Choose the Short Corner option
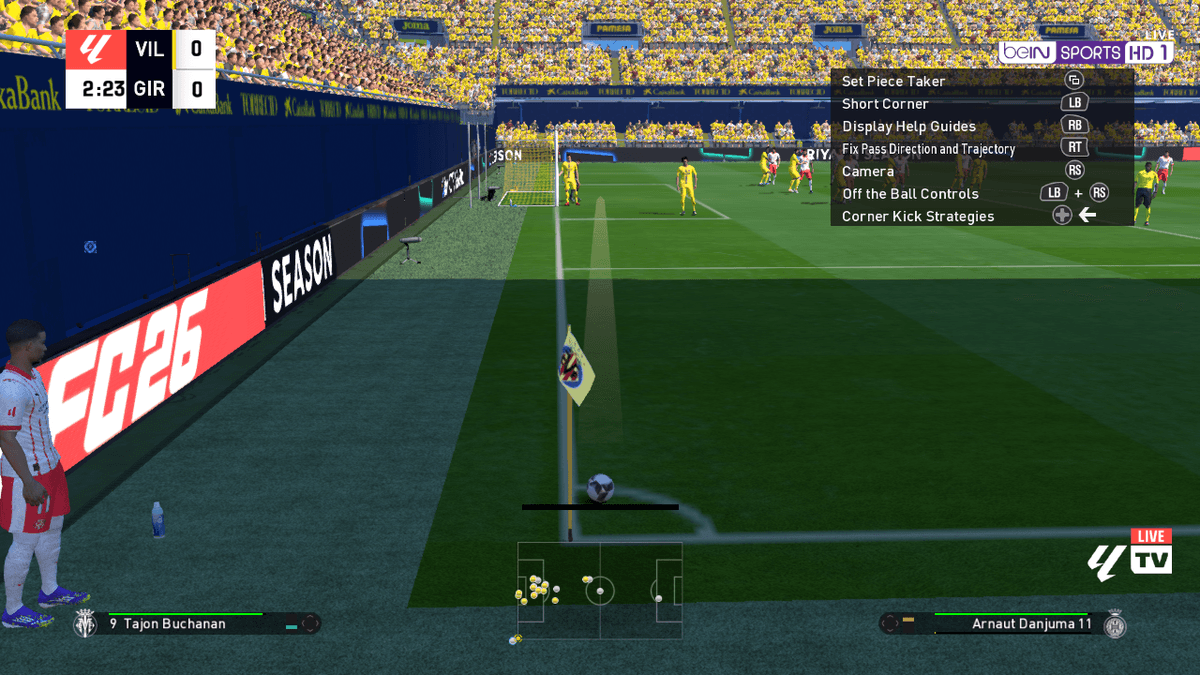1200x675 pixels. 885,104
